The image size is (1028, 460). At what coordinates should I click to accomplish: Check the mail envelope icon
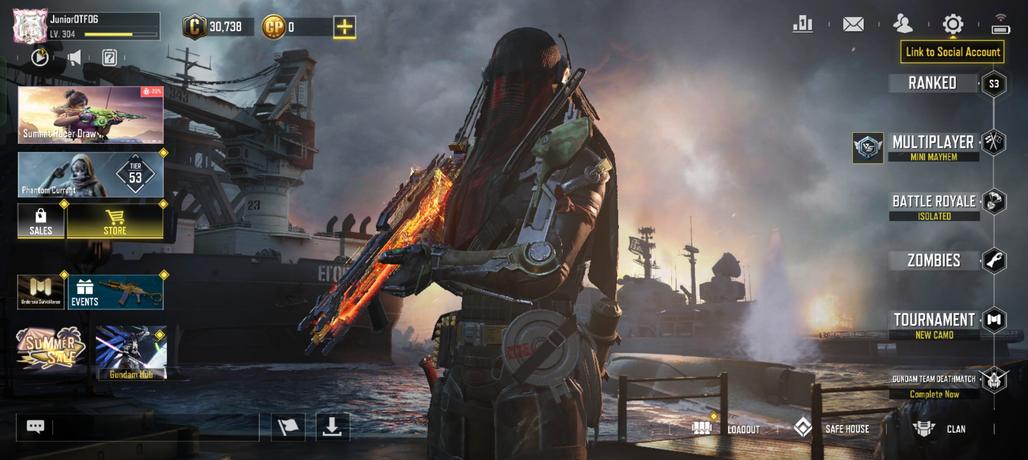click(x=853, y=24)
